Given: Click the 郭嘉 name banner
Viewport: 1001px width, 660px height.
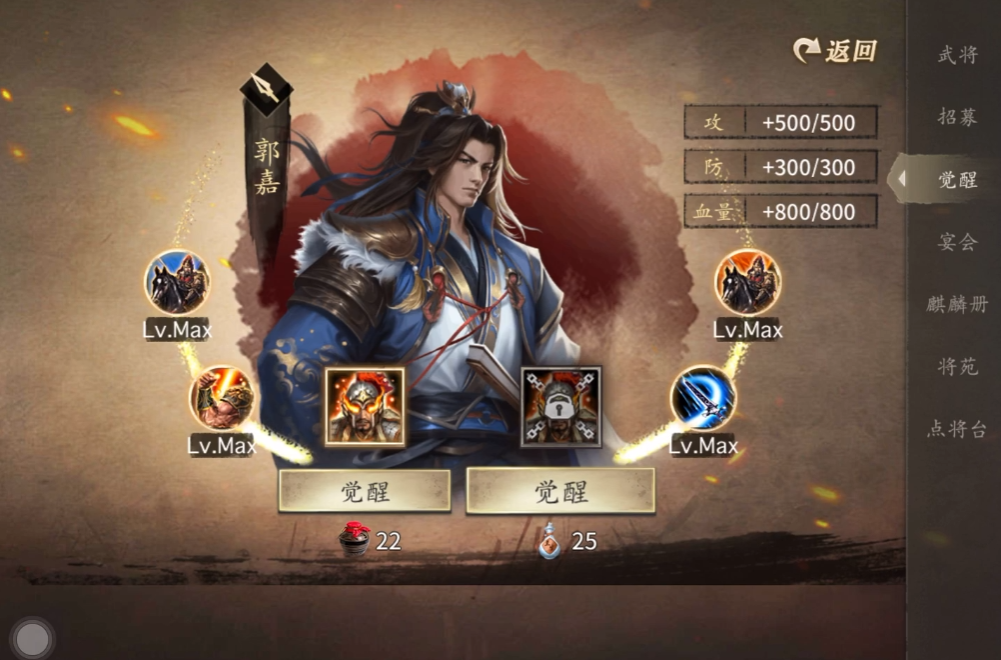Looking at the screenshot, I should coord(266,167).
